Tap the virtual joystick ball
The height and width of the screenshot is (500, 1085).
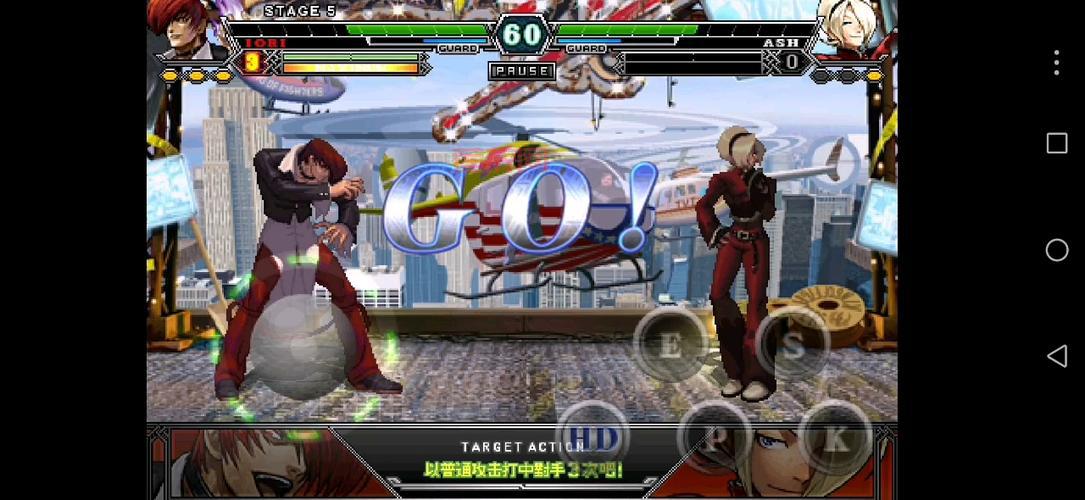click(298, 348)
